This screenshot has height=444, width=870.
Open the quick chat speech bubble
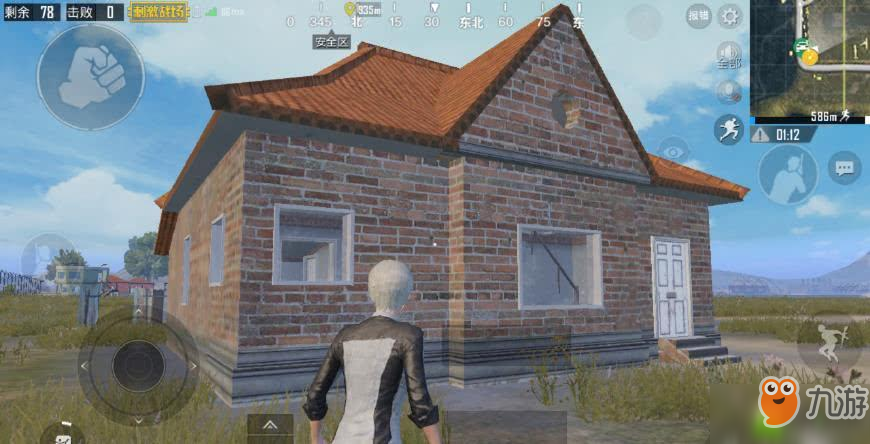click(x=845, y=168)
